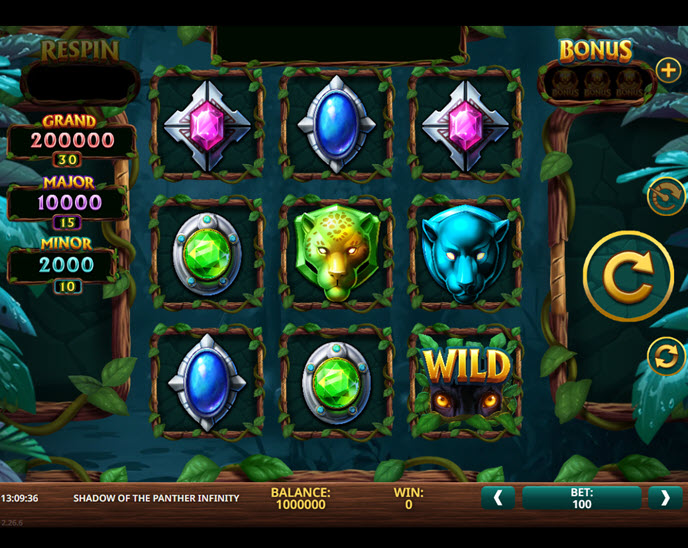This screenshot has height=548, width=688.
Task: Toggle turbo spin with the speedometer icon
Action: click(x=665, y=196)
